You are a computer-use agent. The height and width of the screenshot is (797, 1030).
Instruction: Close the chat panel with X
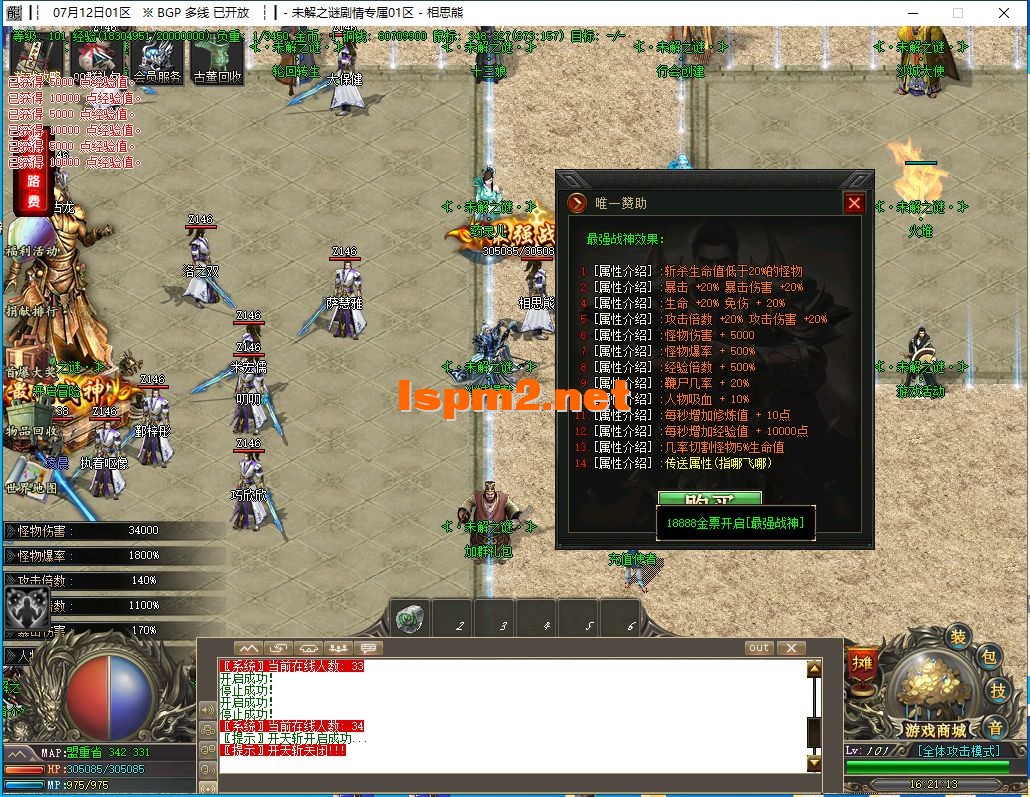pyautogui.click(x=790, y=648)
